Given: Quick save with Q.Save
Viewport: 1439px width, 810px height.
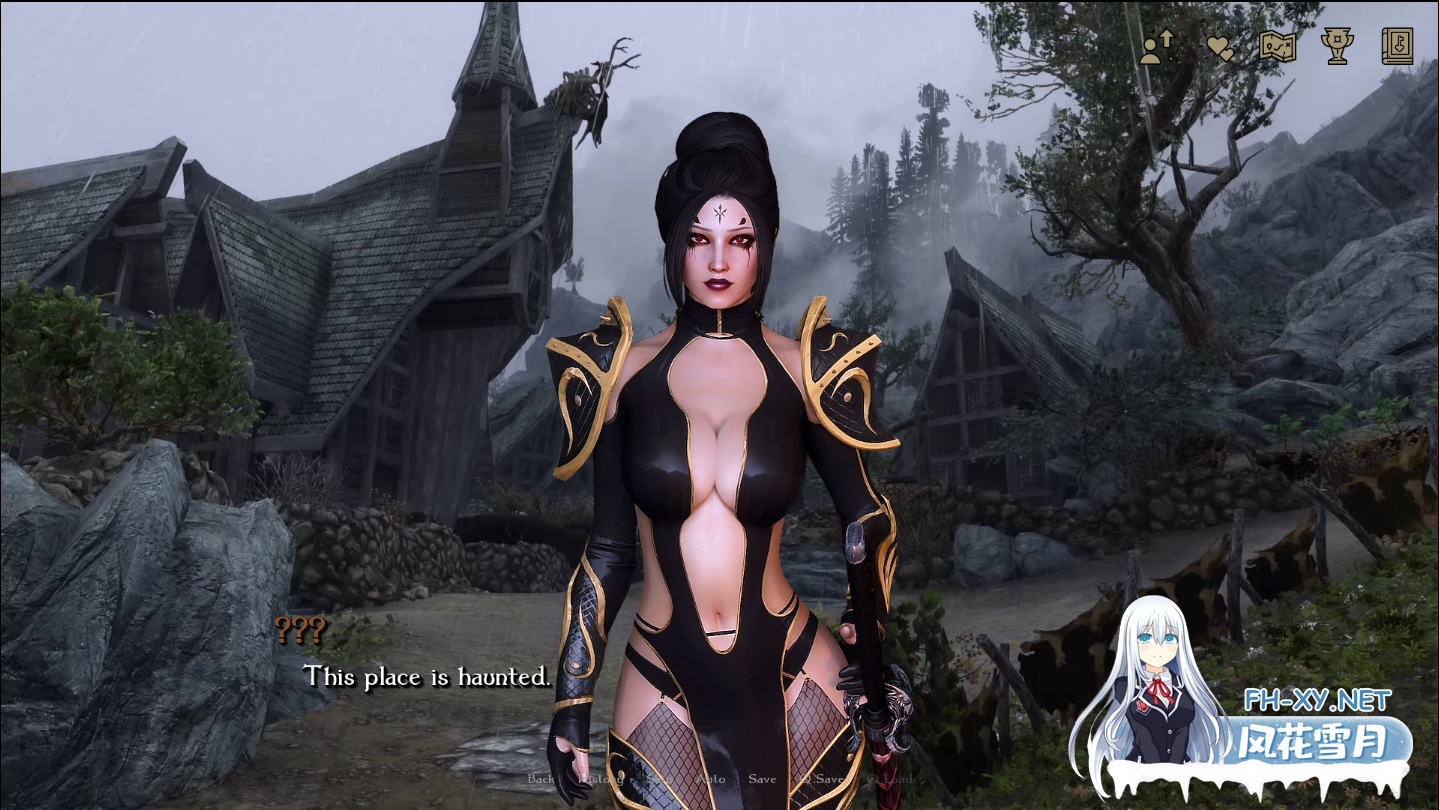Looking at the screenshot, I should pos(822,779).
